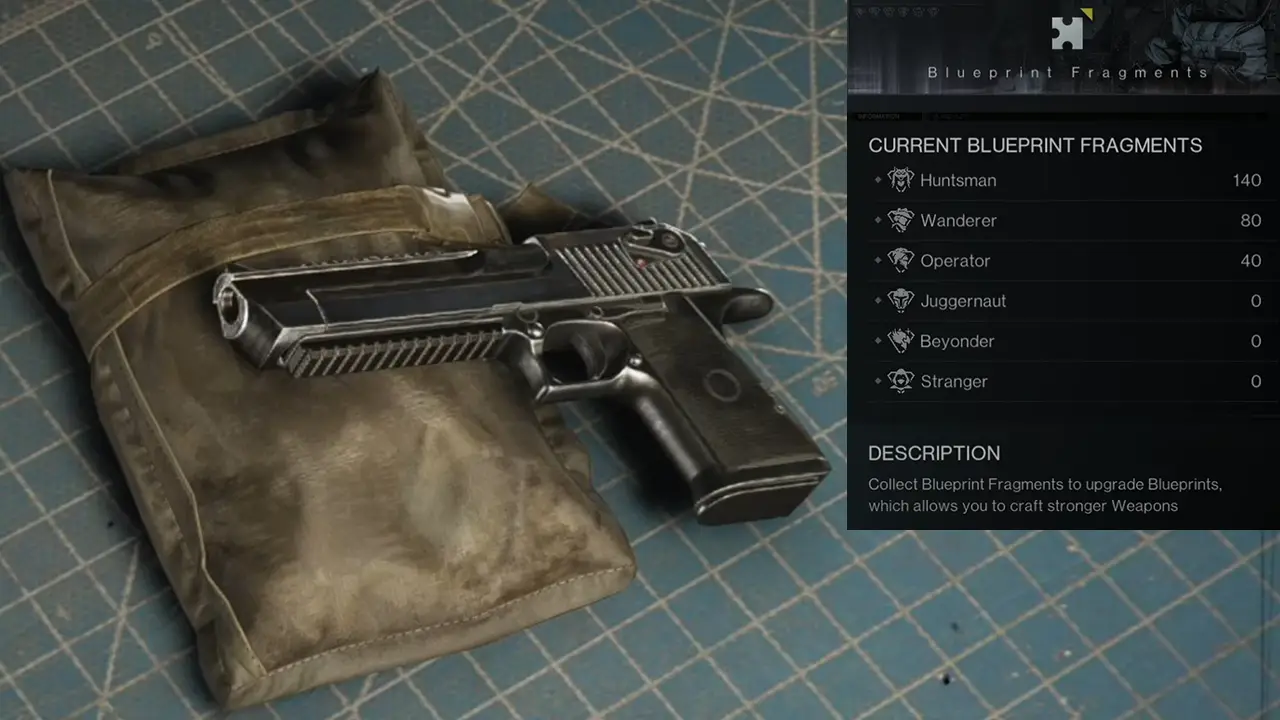Toggle the diamond marker beside Wanderer
Screen dimensions: 1280x720
pyautogui.click(x=880, y=221)
